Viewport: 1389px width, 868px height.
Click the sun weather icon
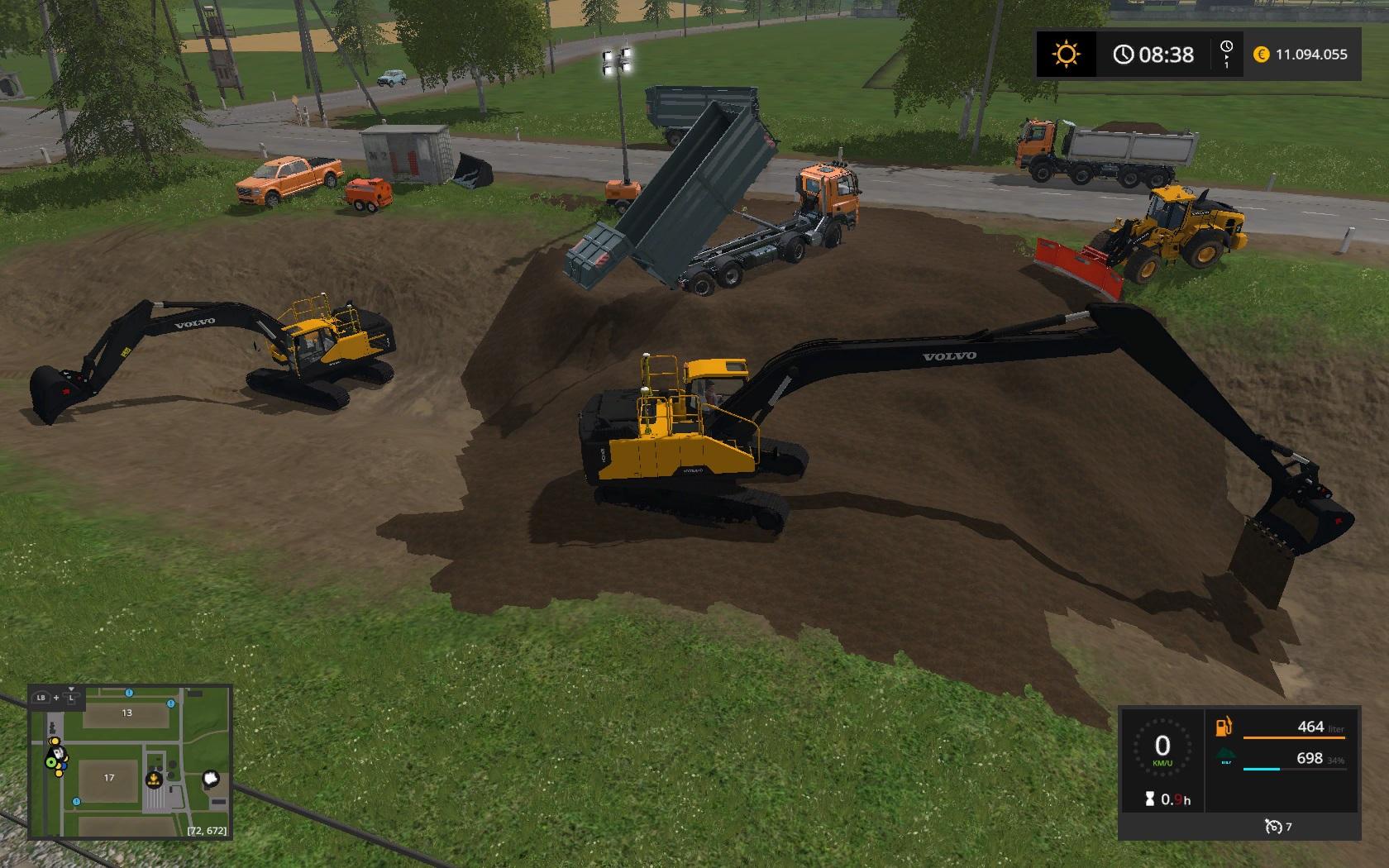click(1066, 55)
